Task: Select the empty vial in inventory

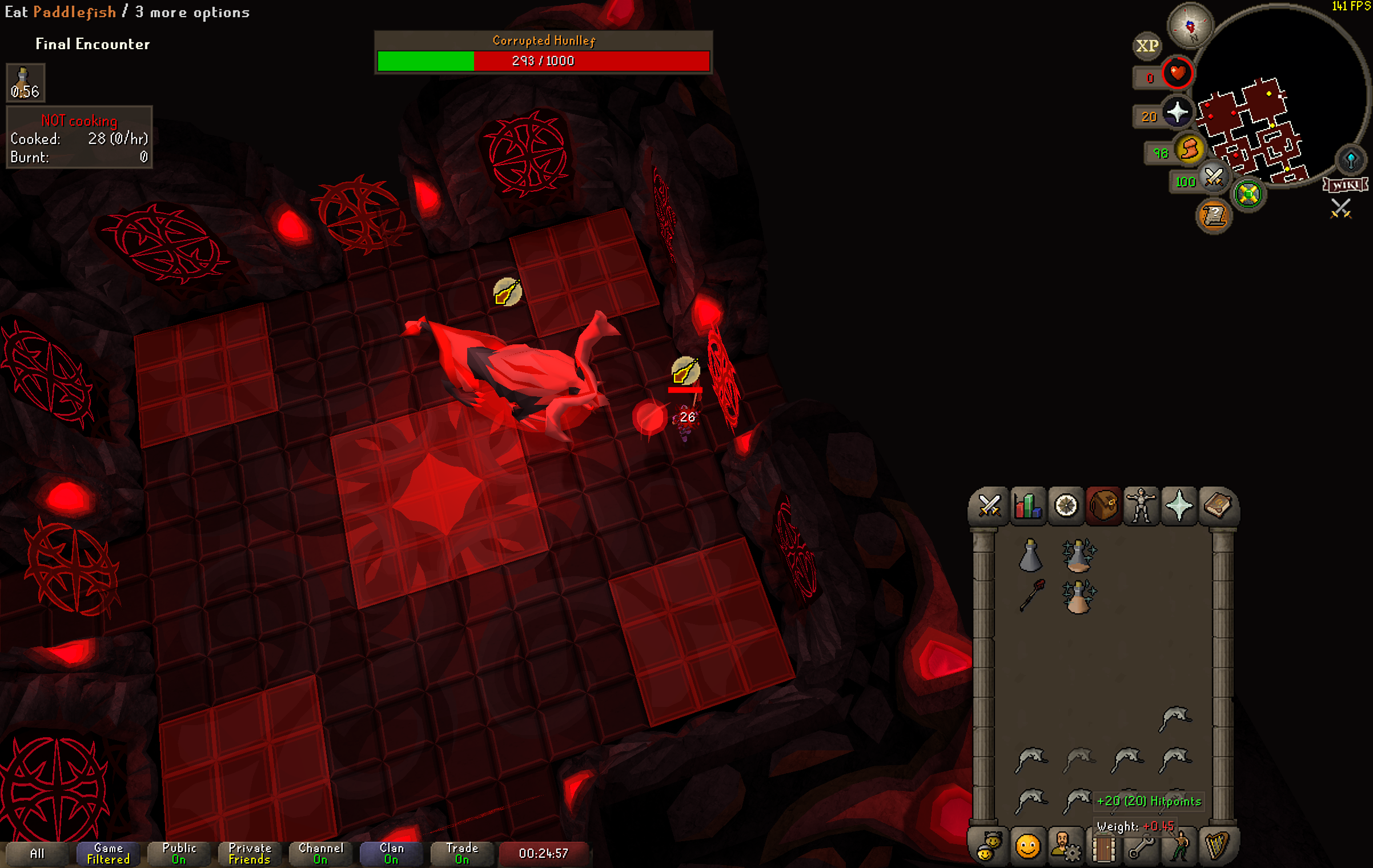Action: (1030, 556)
